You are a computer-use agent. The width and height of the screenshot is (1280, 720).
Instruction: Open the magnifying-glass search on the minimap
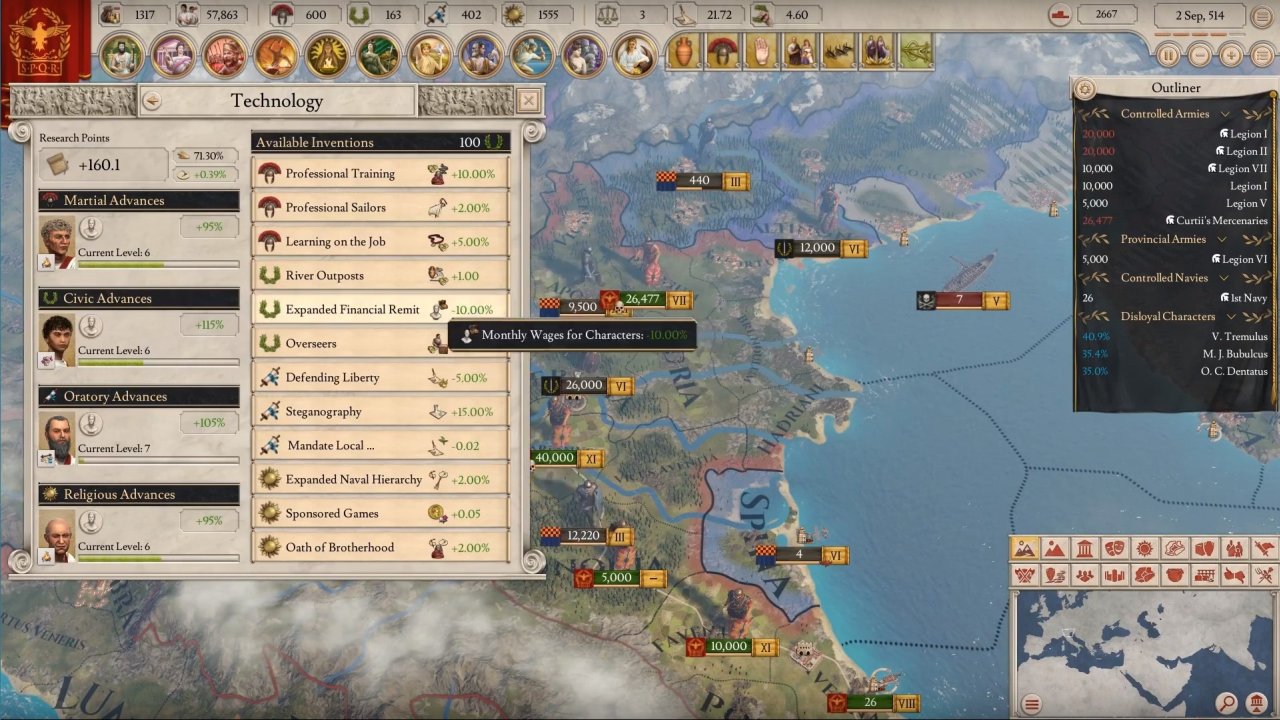tap(1227, 703)
